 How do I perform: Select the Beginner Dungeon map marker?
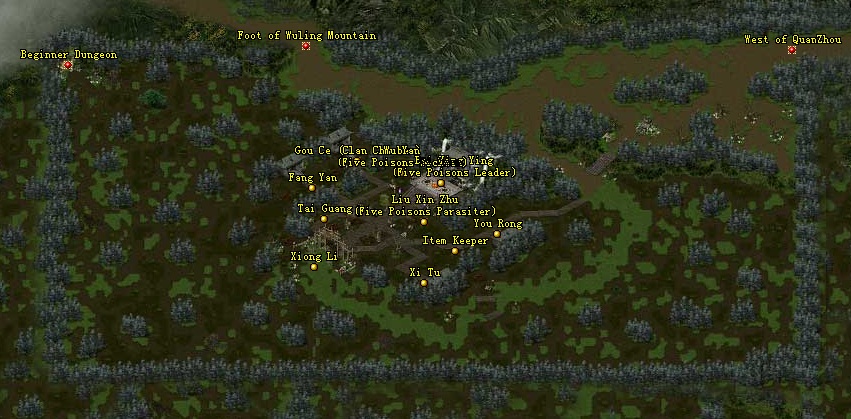pyautogui.click(x=68, y=65)
